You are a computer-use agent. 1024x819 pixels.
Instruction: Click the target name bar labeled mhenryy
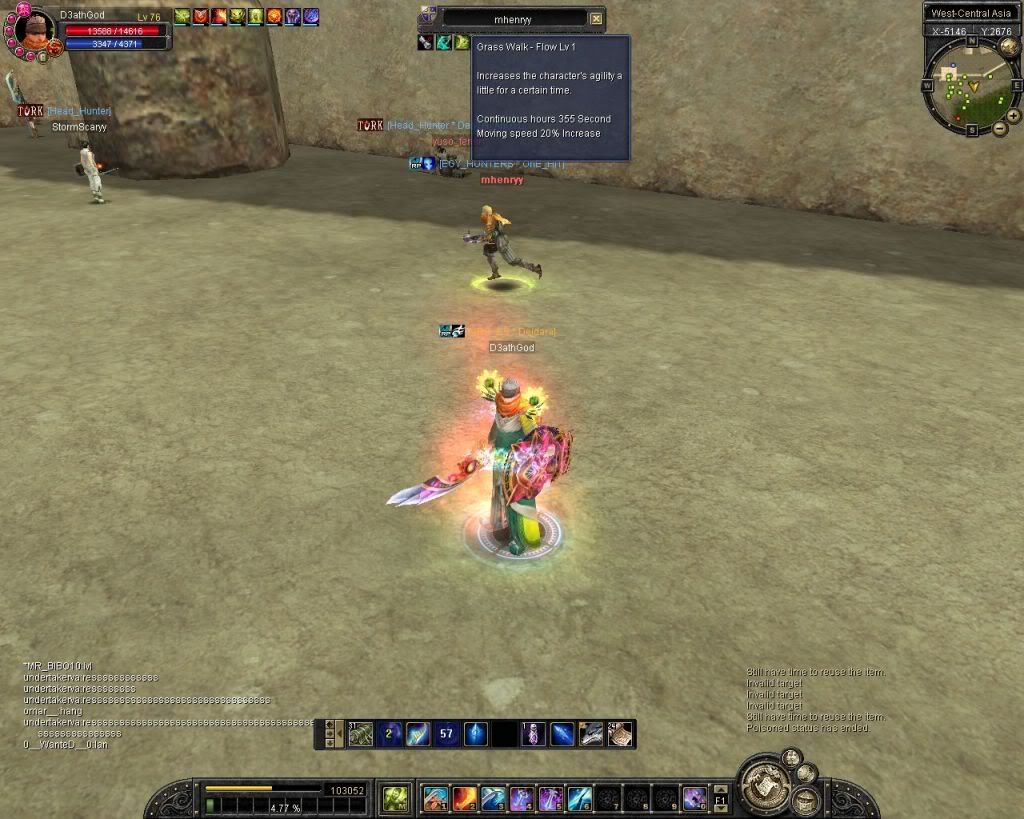click(x=514, y=18)
